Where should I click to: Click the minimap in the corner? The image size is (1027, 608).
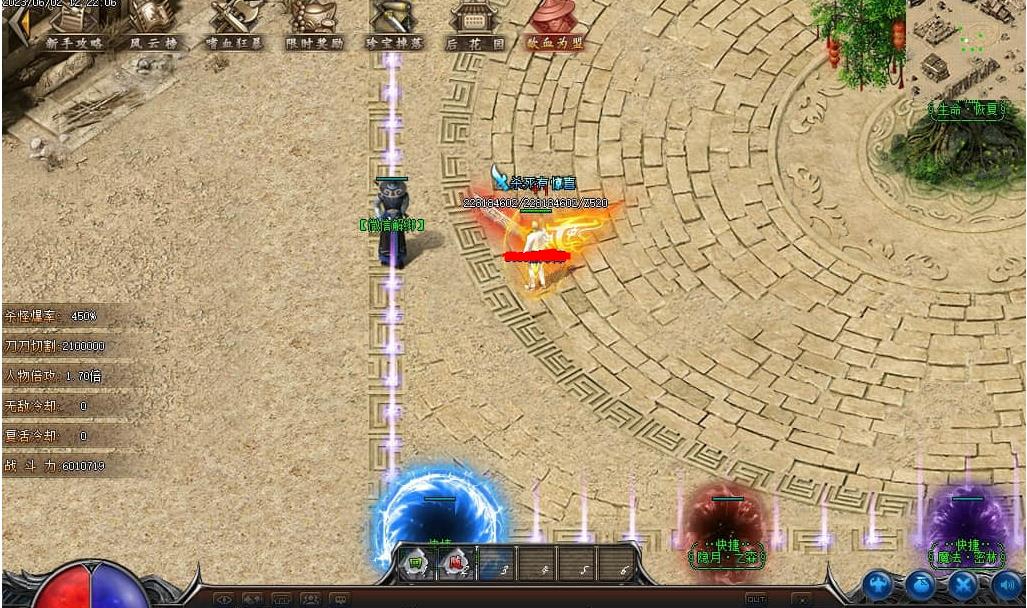tap(965, 45)
